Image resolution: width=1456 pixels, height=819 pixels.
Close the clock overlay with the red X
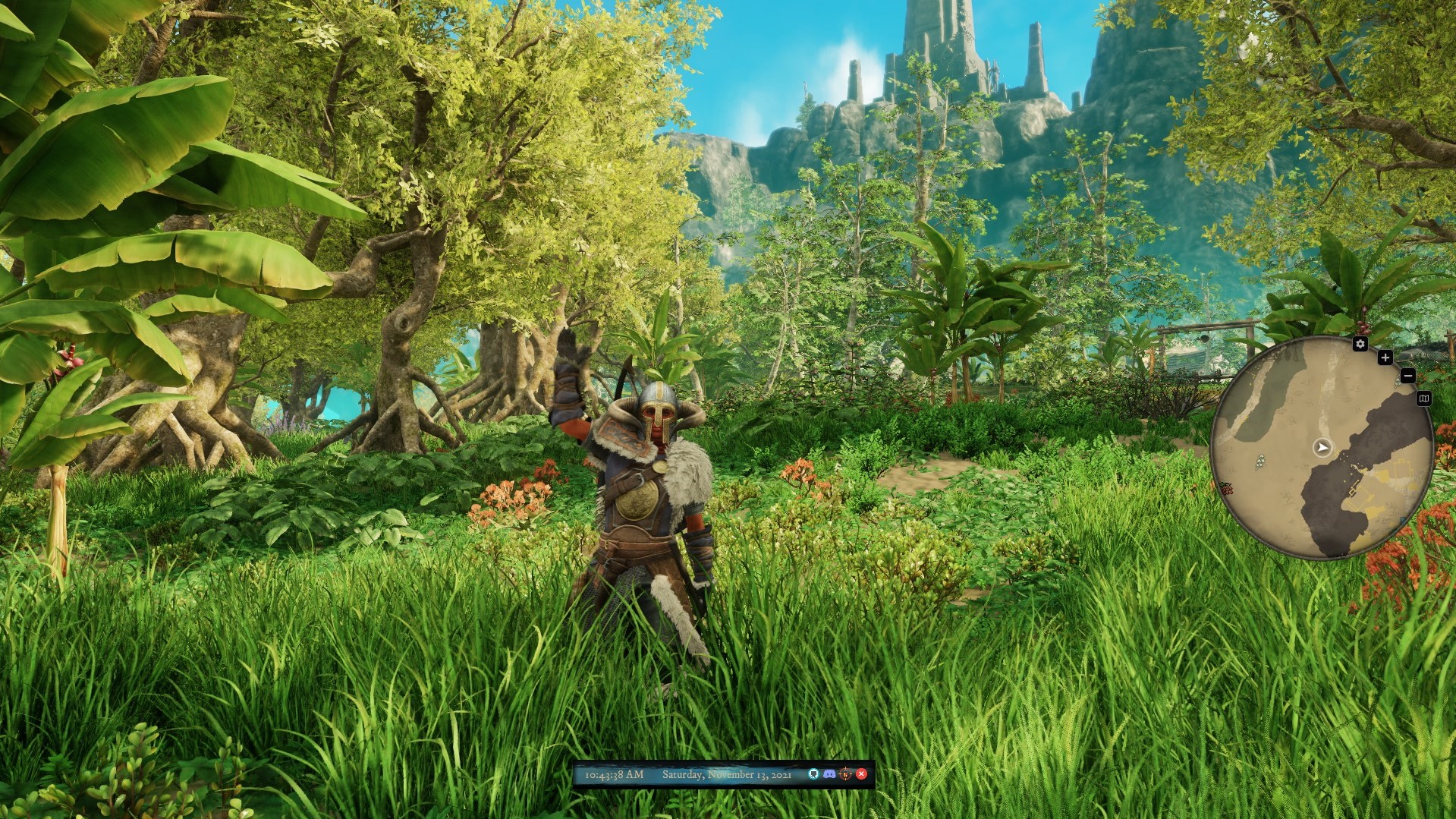click(861, 774)
